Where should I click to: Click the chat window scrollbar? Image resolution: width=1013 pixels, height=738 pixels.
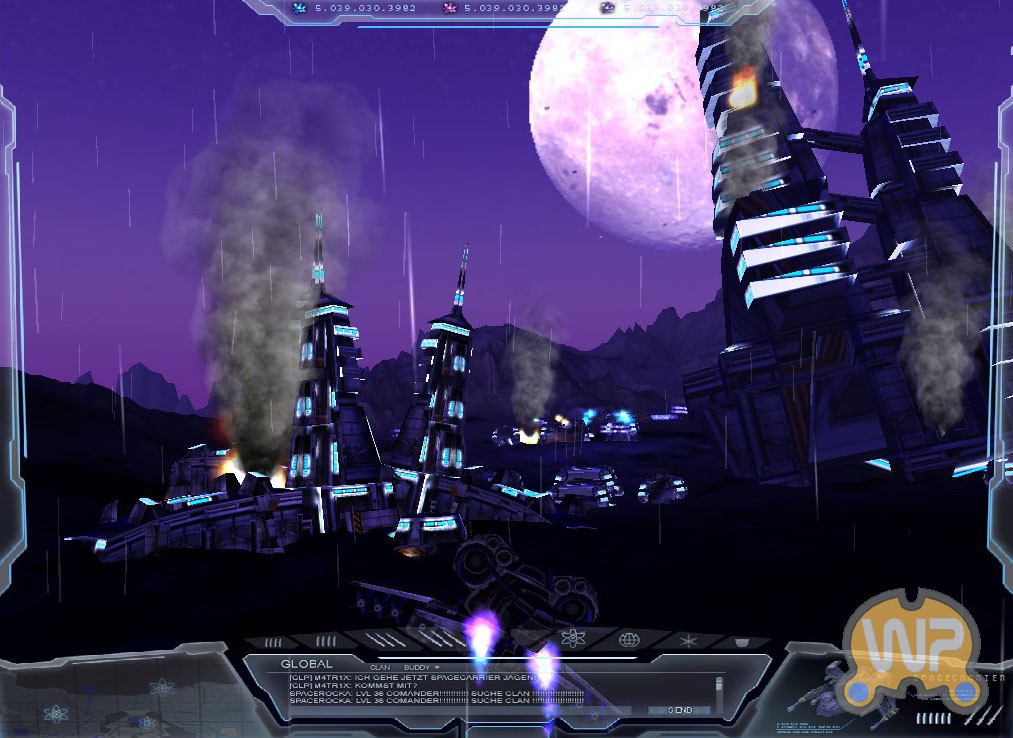pyautogui.click(x=718, y=690)
